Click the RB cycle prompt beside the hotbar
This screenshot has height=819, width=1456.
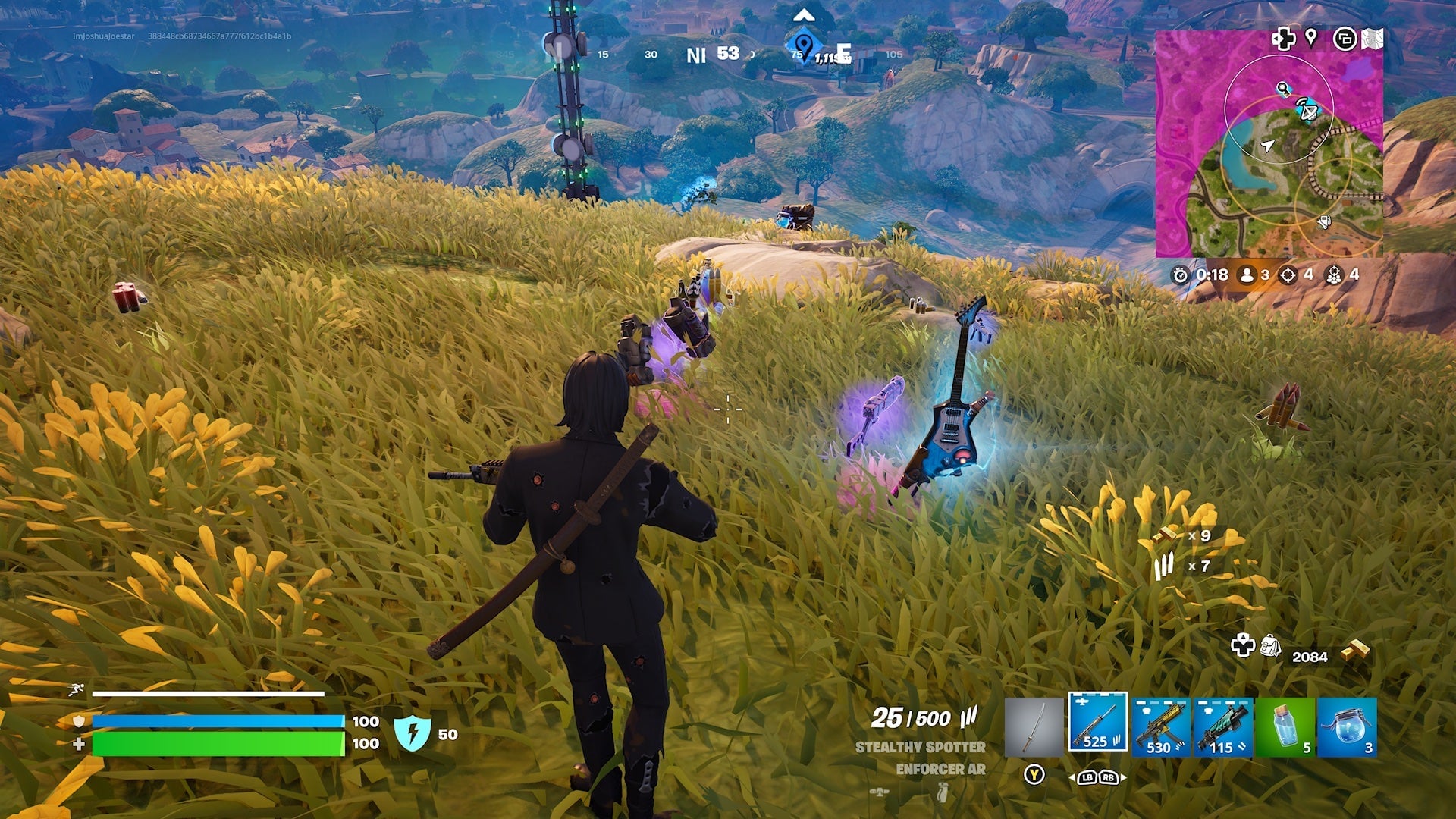tap(1108, 778)
